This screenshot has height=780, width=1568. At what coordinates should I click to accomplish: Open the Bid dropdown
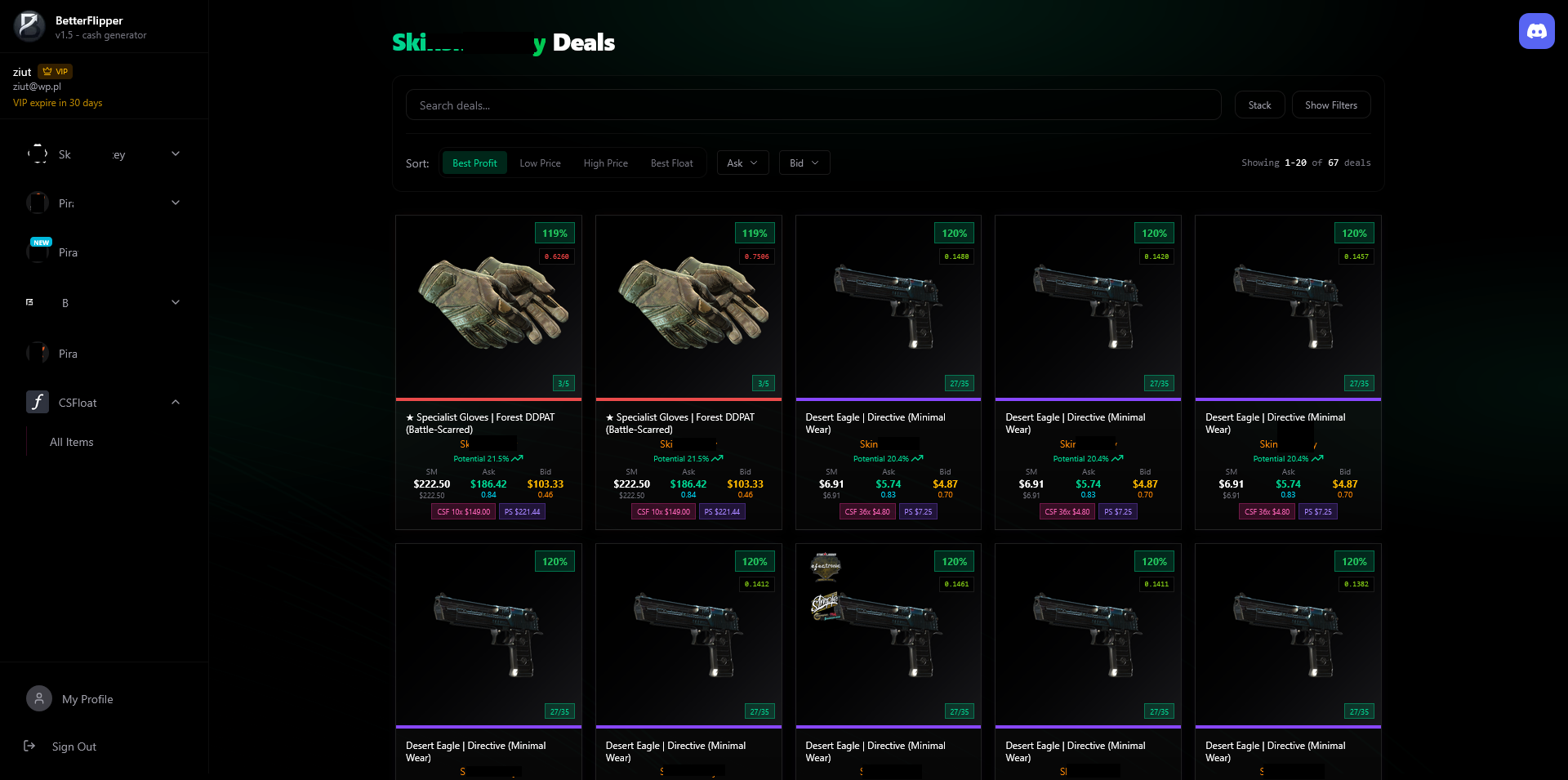pyautogui.click(x=804, y=163)
